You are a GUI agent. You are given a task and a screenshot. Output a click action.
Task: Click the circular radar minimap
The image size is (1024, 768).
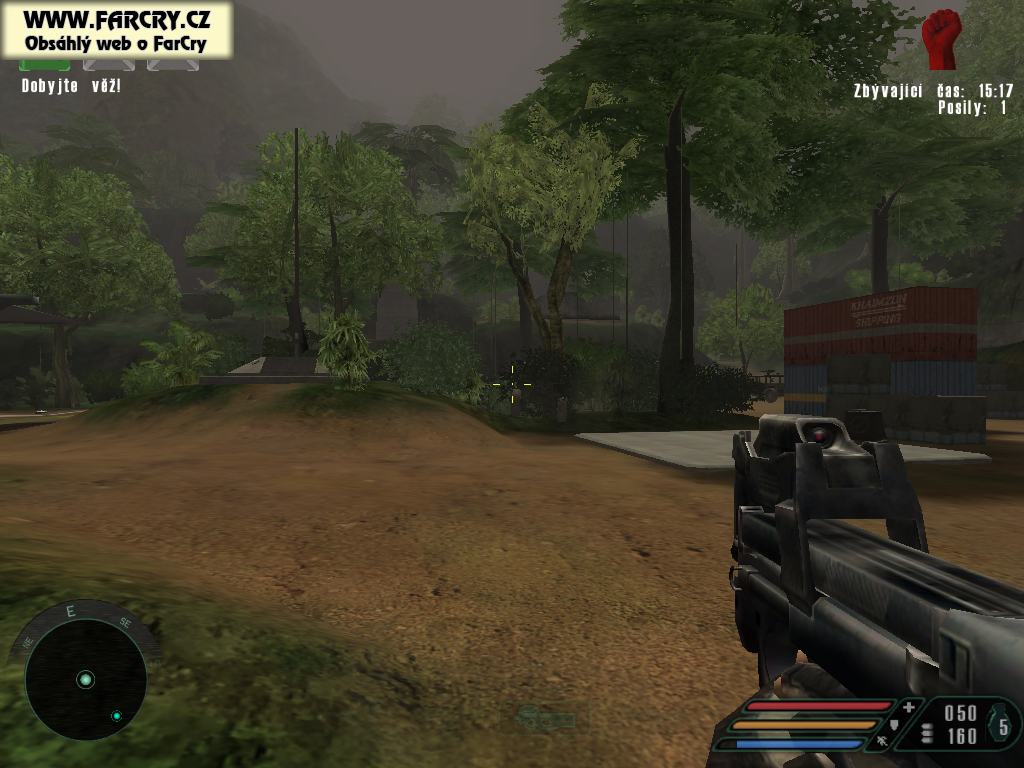pyautogui.click(x=85, y=679)
